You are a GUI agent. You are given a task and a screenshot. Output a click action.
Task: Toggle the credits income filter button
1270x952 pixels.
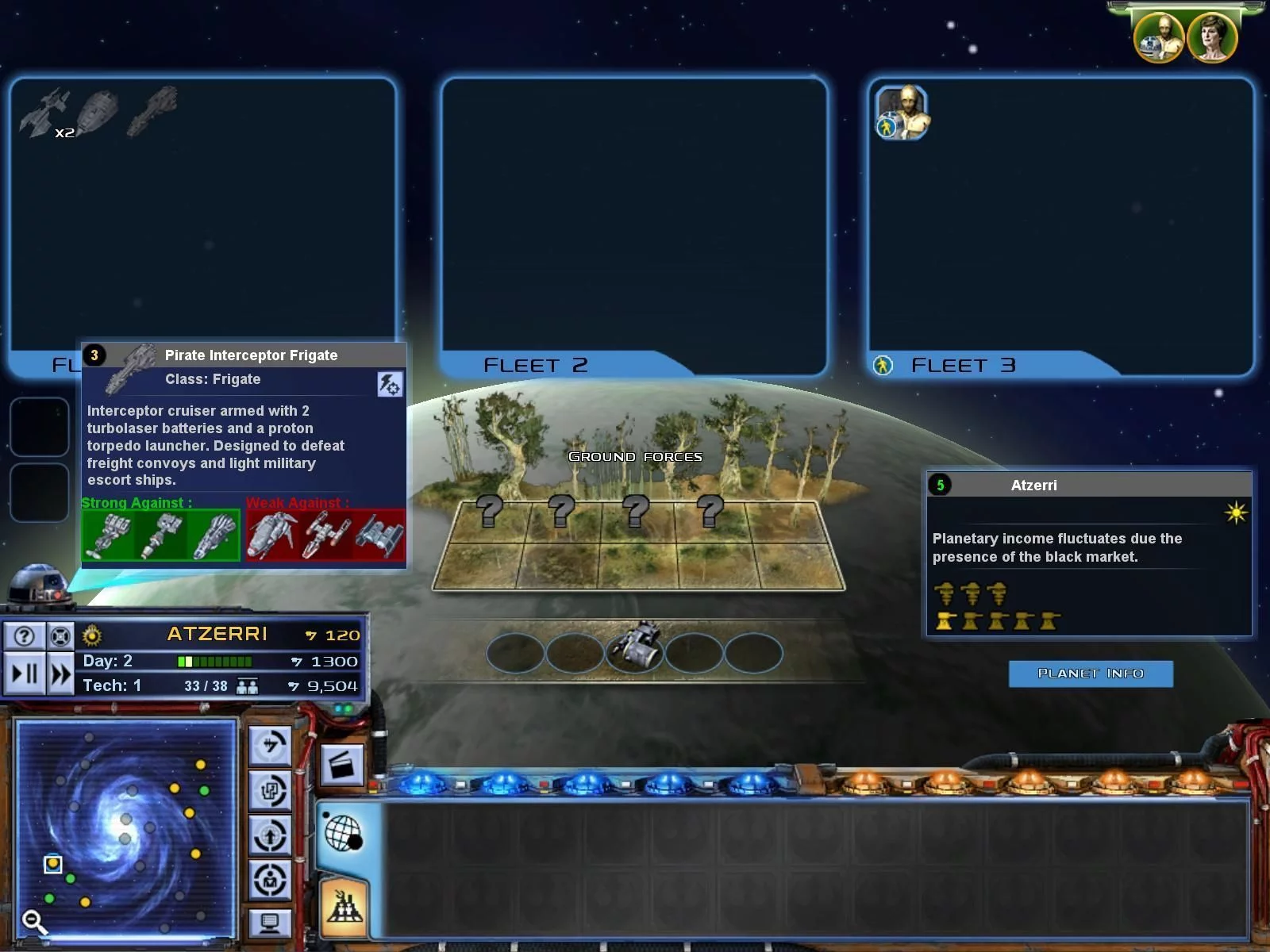click(270, 745)
